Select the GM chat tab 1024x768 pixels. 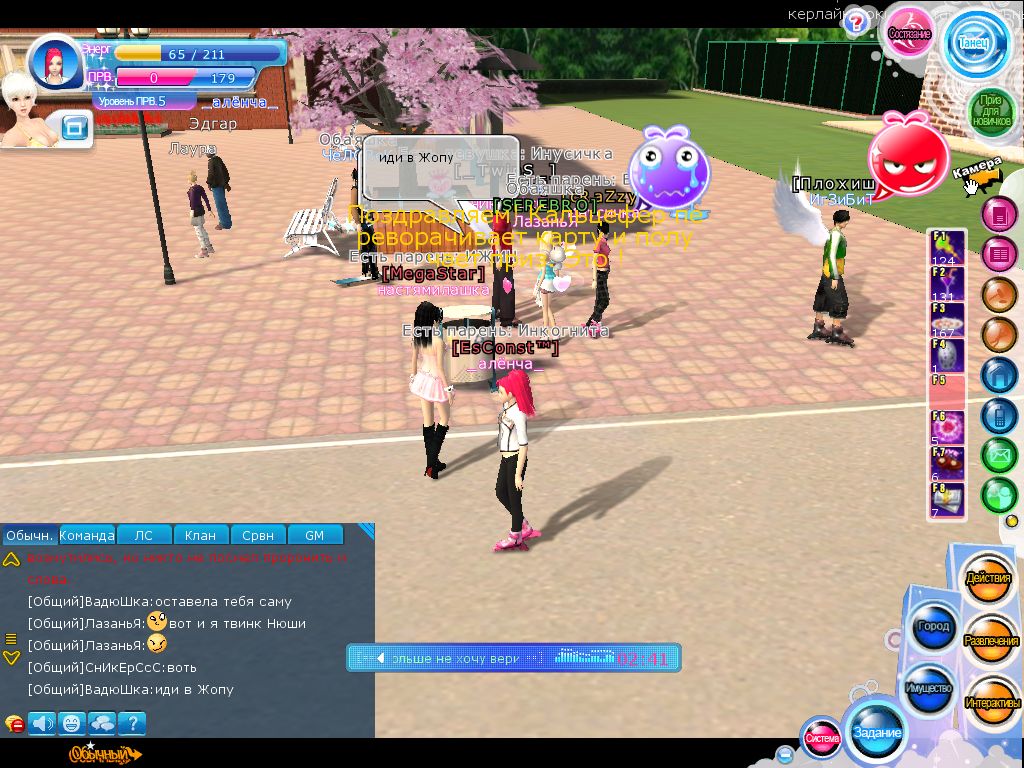click(x=314, y=535)
